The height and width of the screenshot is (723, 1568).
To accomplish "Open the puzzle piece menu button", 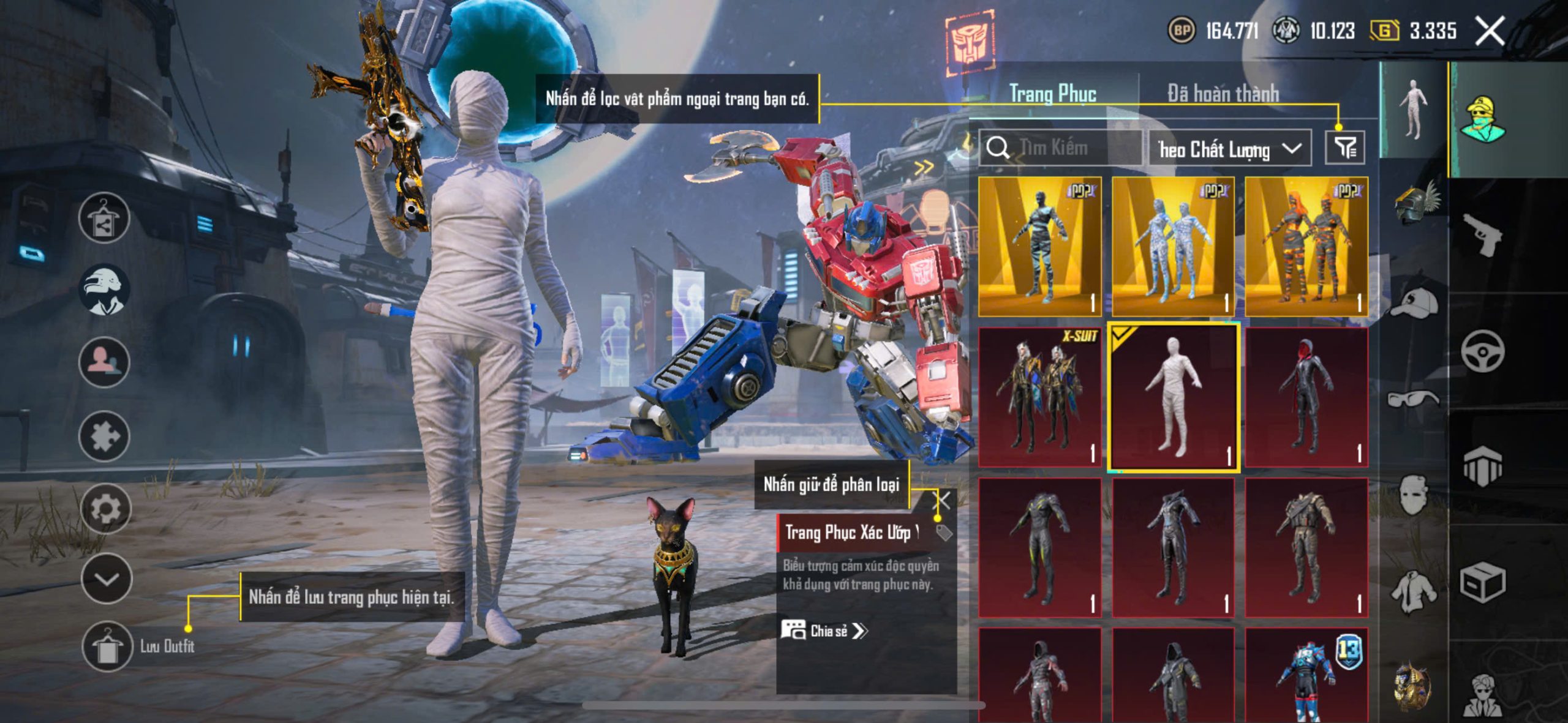I will (104, 436).
